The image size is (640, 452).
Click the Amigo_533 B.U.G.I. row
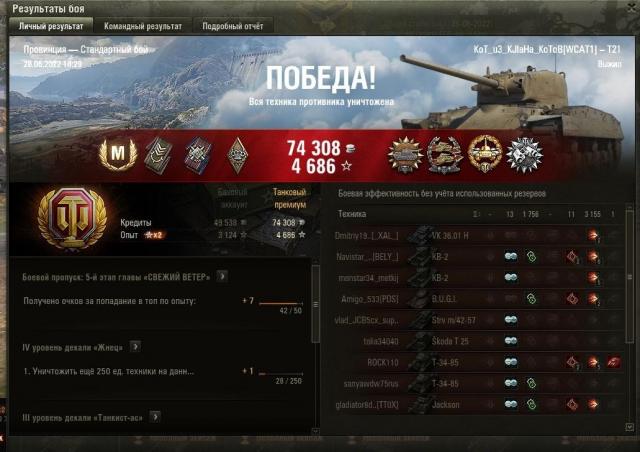tap(480, 298)
